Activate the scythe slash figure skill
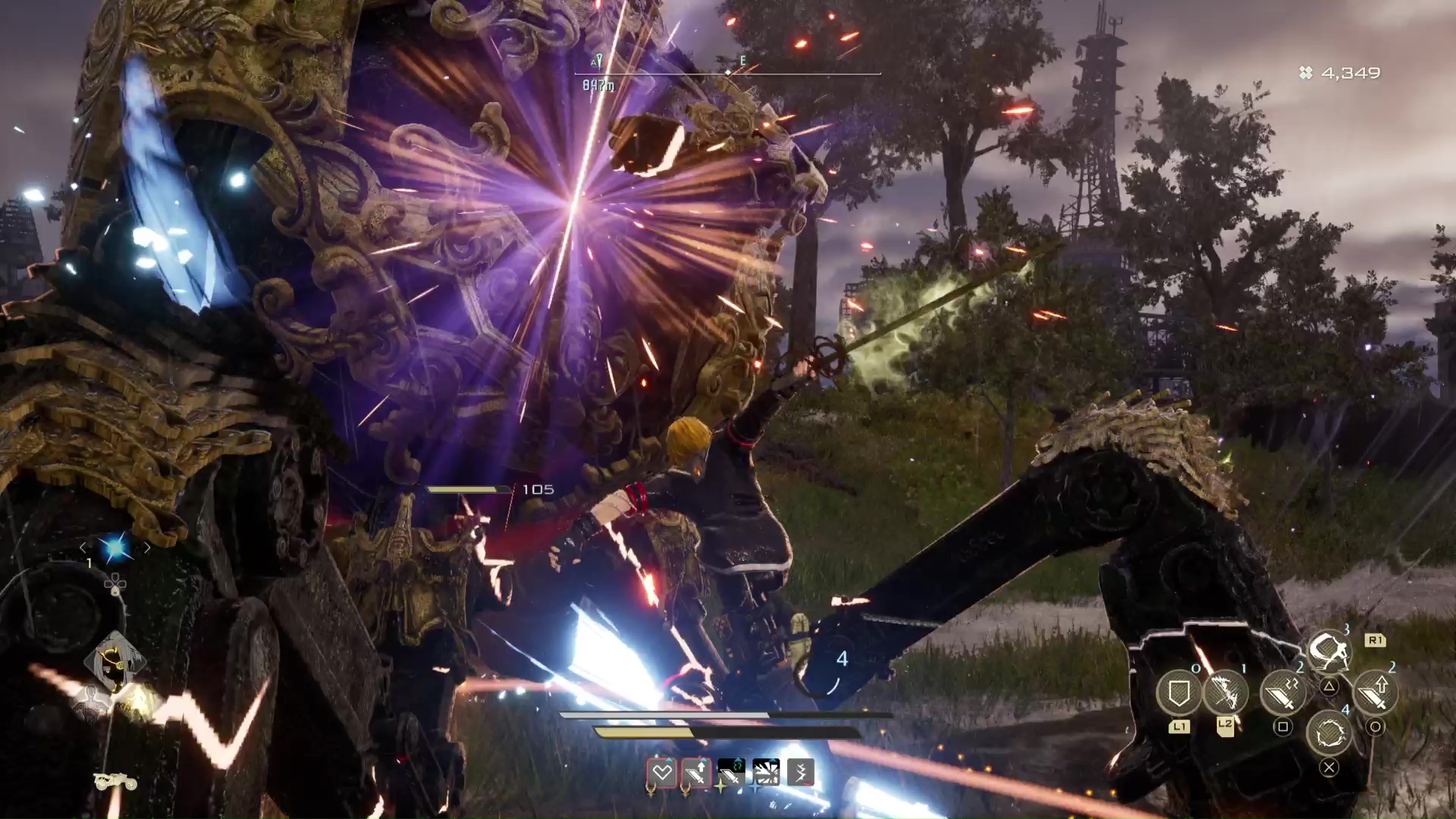Image resolution: width=1456 pixels, height=819 pixels. click(1329, 651)
